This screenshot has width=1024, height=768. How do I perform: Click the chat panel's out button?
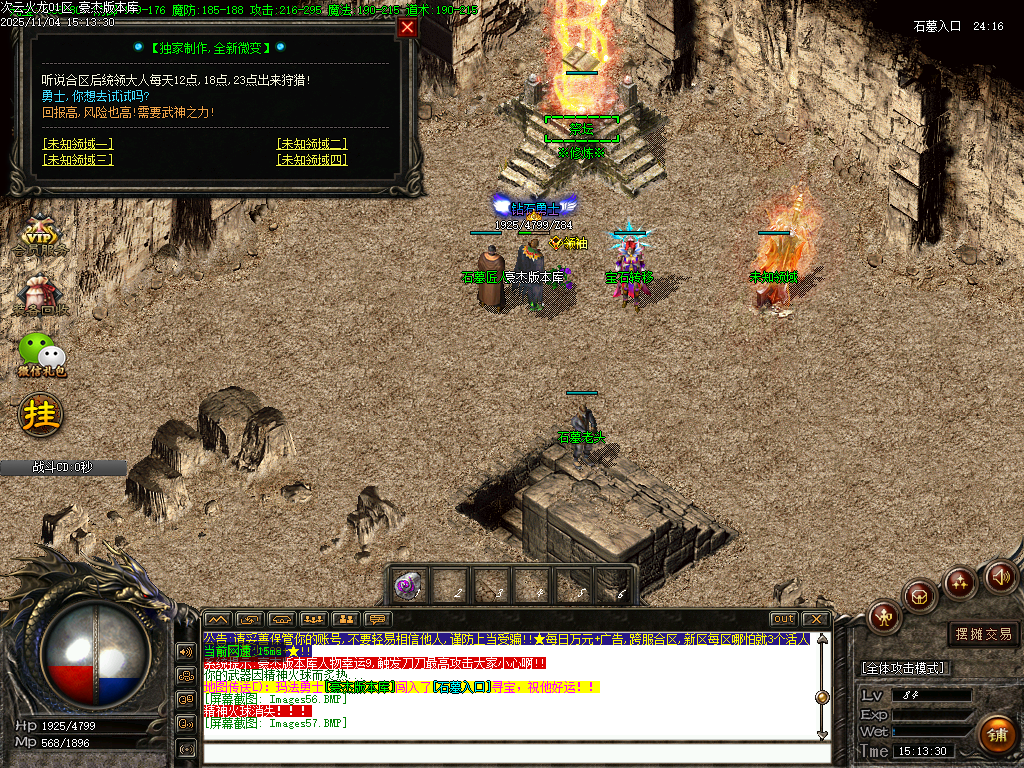click(784, 619)
